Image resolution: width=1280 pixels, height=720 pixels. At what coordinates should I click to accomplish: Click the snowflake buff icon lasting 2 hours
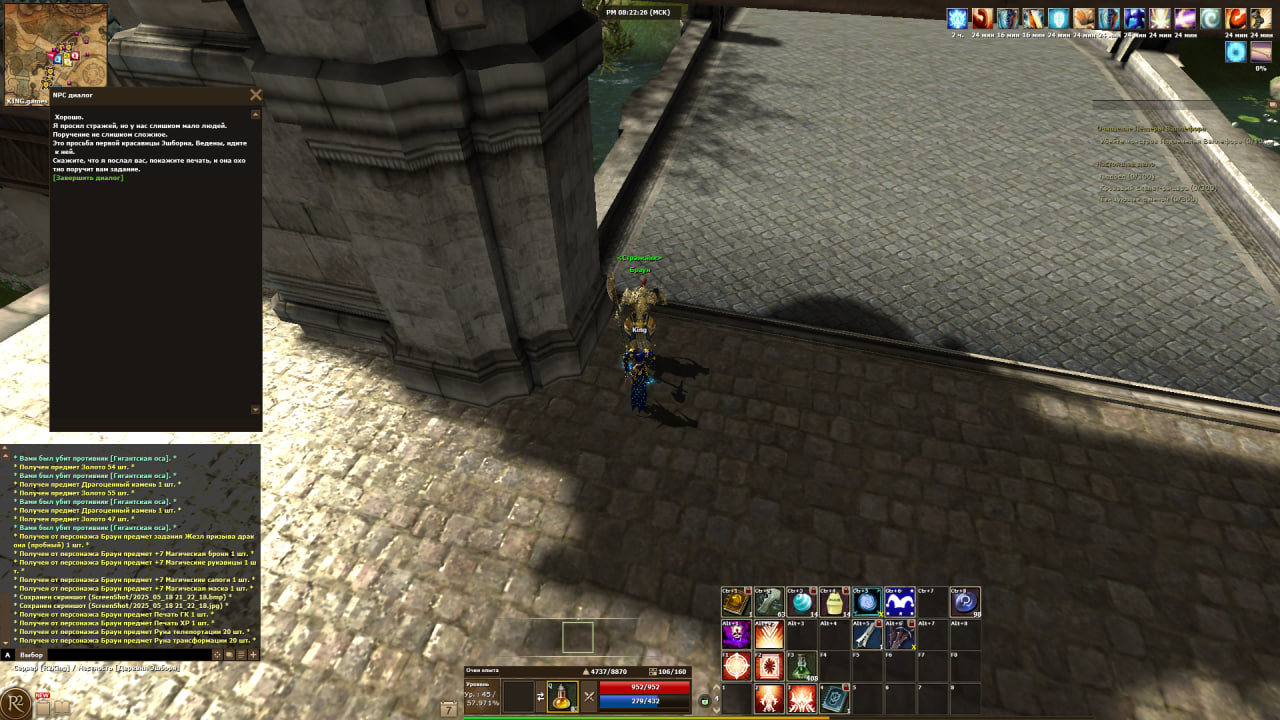(958, 19)
